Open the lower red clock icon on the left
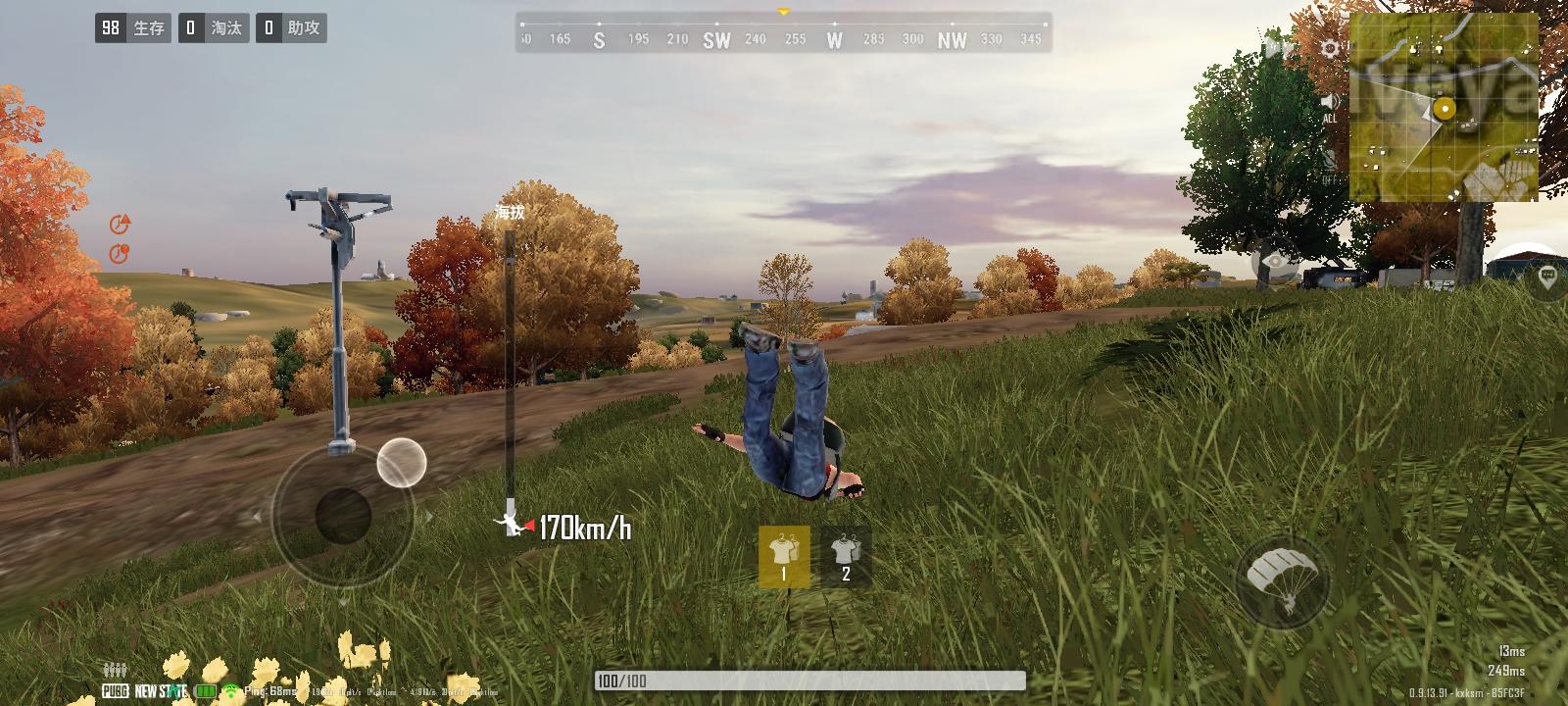Image resolution: width=1568 pixels, height=706 pixels. (120, 253)
